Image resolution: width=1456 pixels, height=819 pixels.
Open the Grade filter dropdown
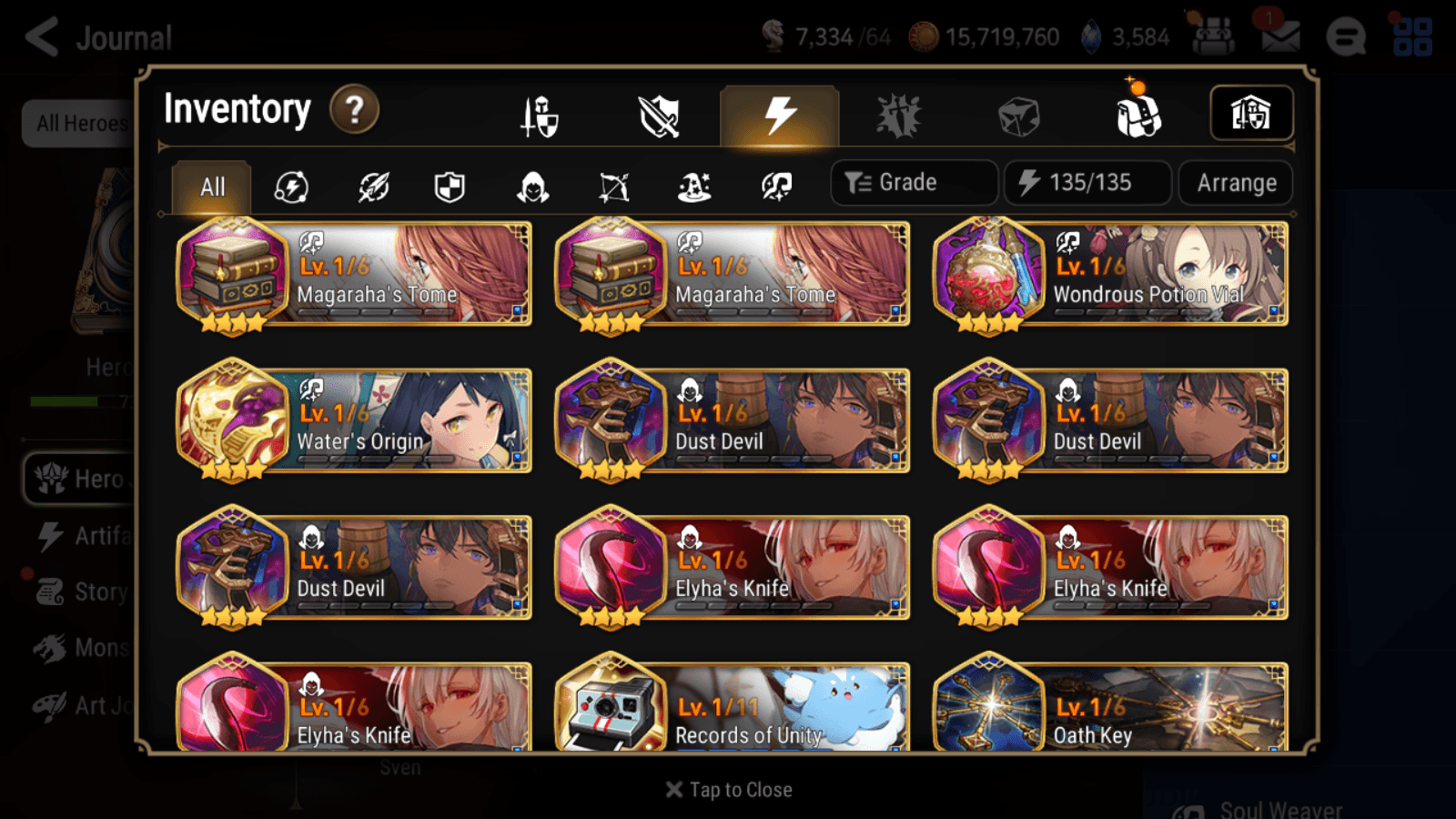point(913,182)
